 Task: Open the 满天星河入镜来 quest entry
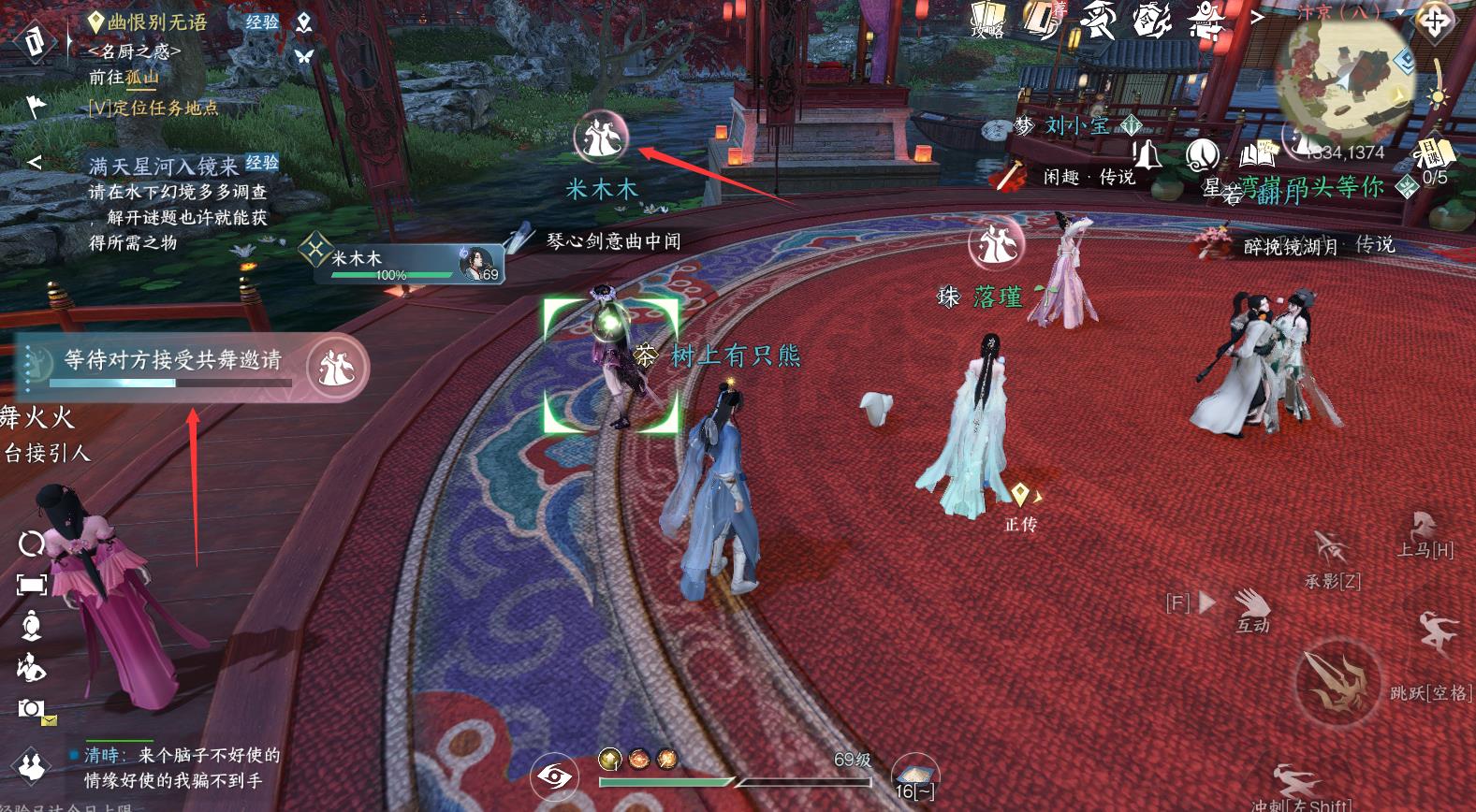164,167
